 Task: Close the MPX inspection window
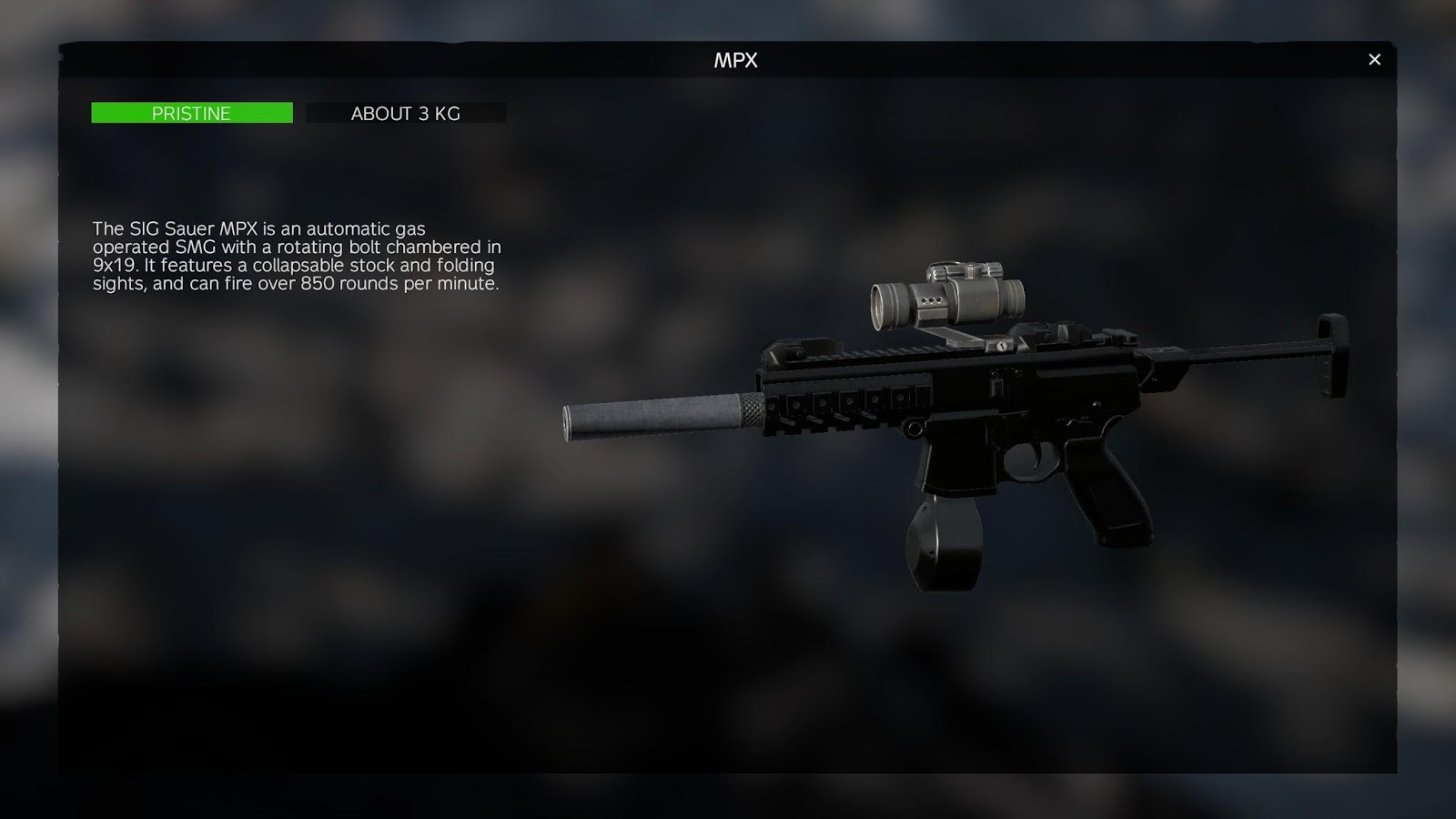[x=1374, y=59]
